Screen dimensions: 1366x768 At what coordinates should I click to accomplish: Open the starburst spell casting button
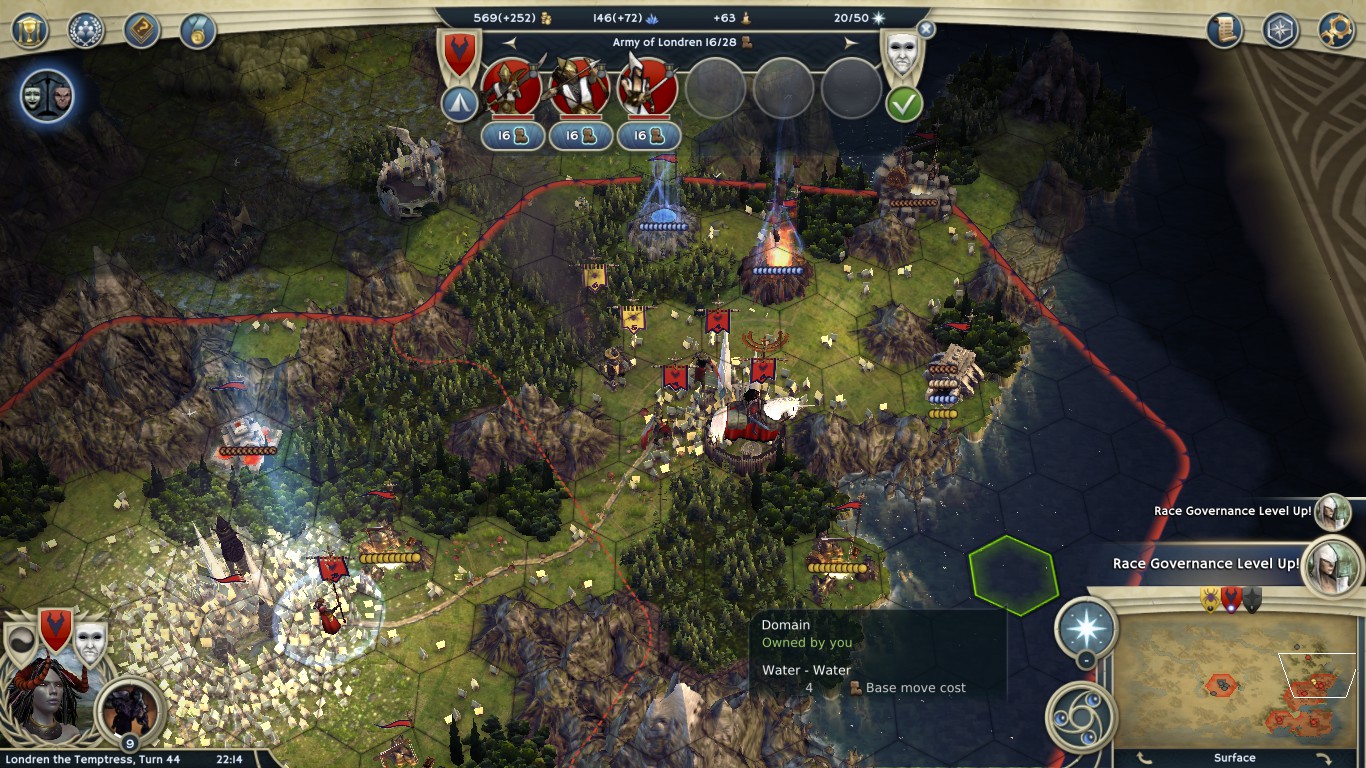coord(1086,630)
